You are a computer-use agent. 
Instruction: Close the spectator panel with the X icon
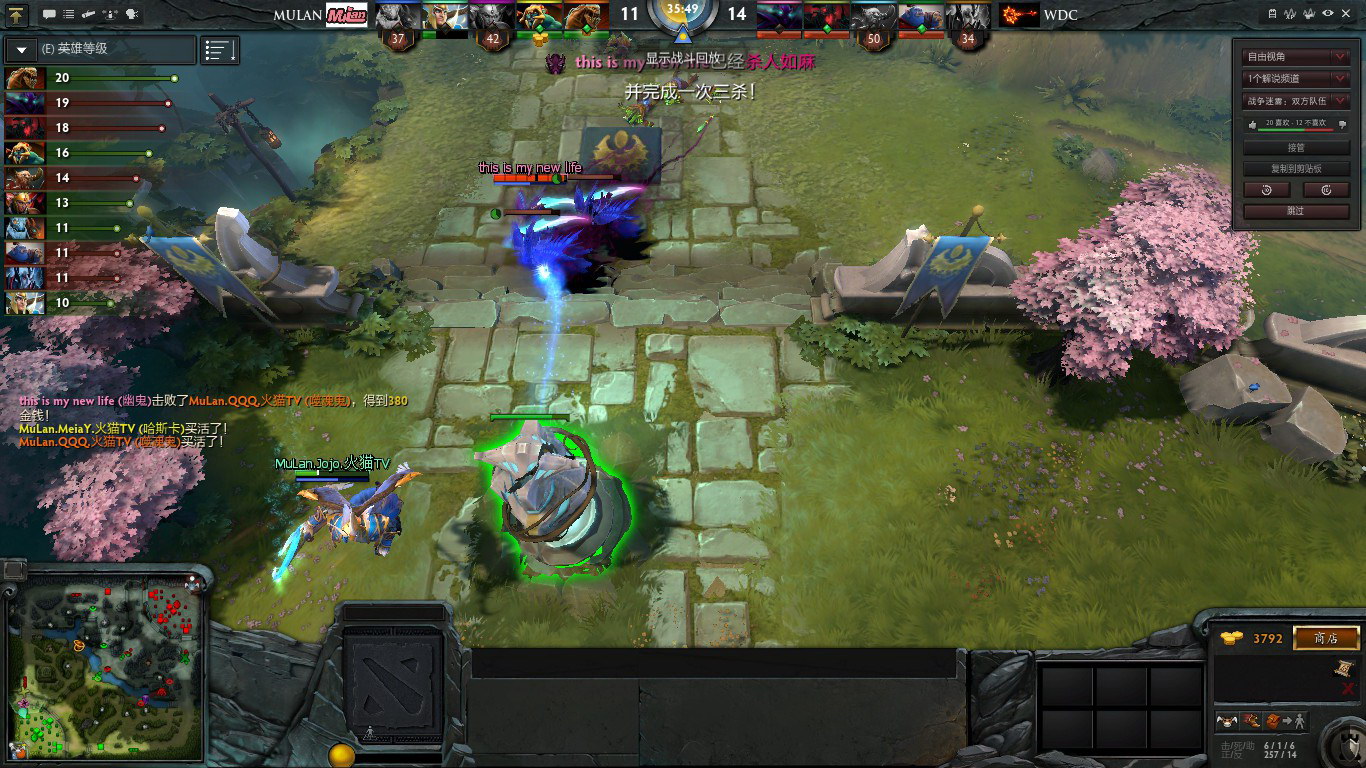coord(1347,14)
